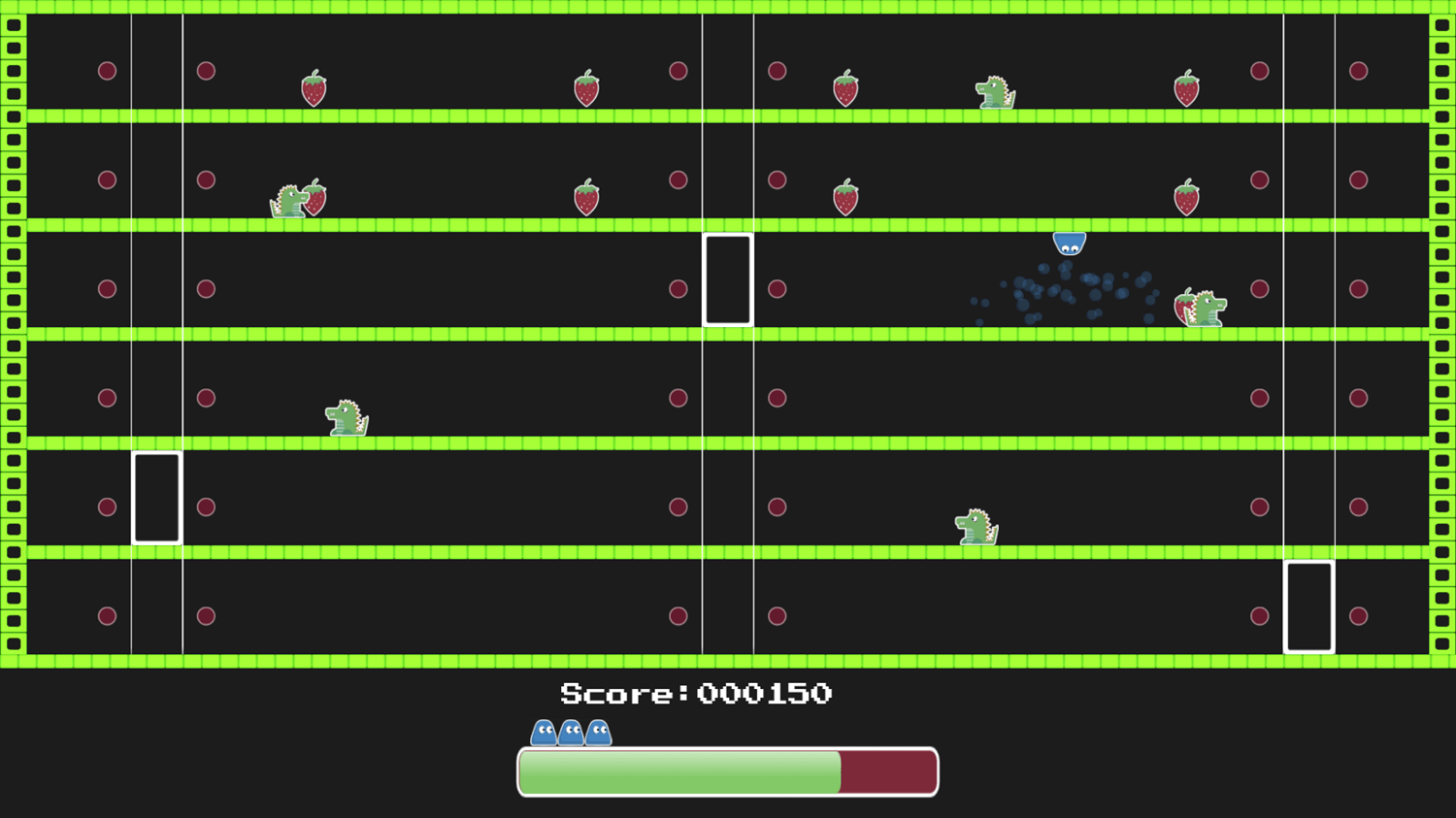Screen dimensions: 1456x818
Task: Toggle the white door on the fifth row
Action: (x=156, y=497)
